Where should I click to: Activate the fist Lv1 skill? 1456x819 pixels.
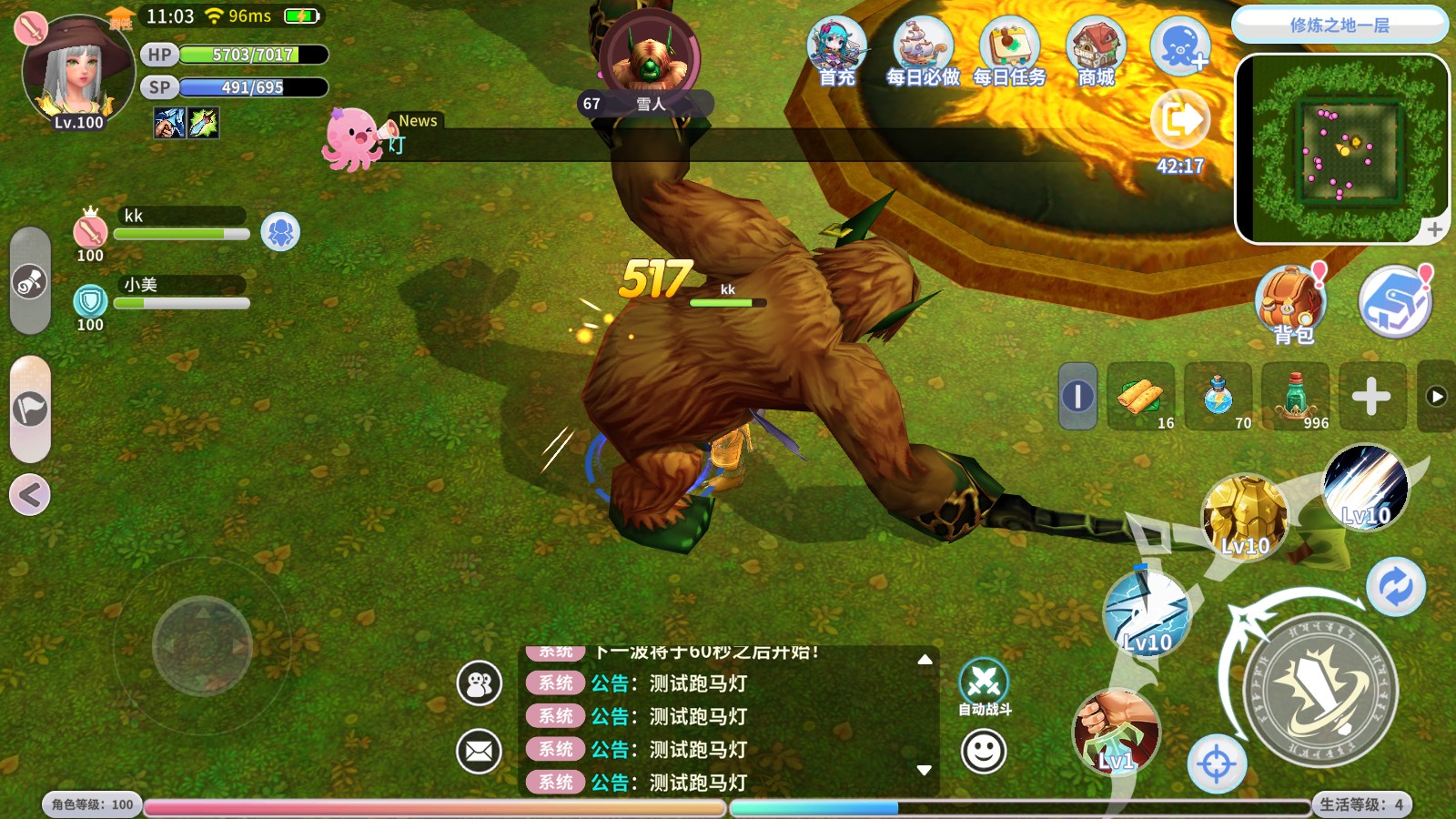pyautogui.click(x=1116, y=731)
